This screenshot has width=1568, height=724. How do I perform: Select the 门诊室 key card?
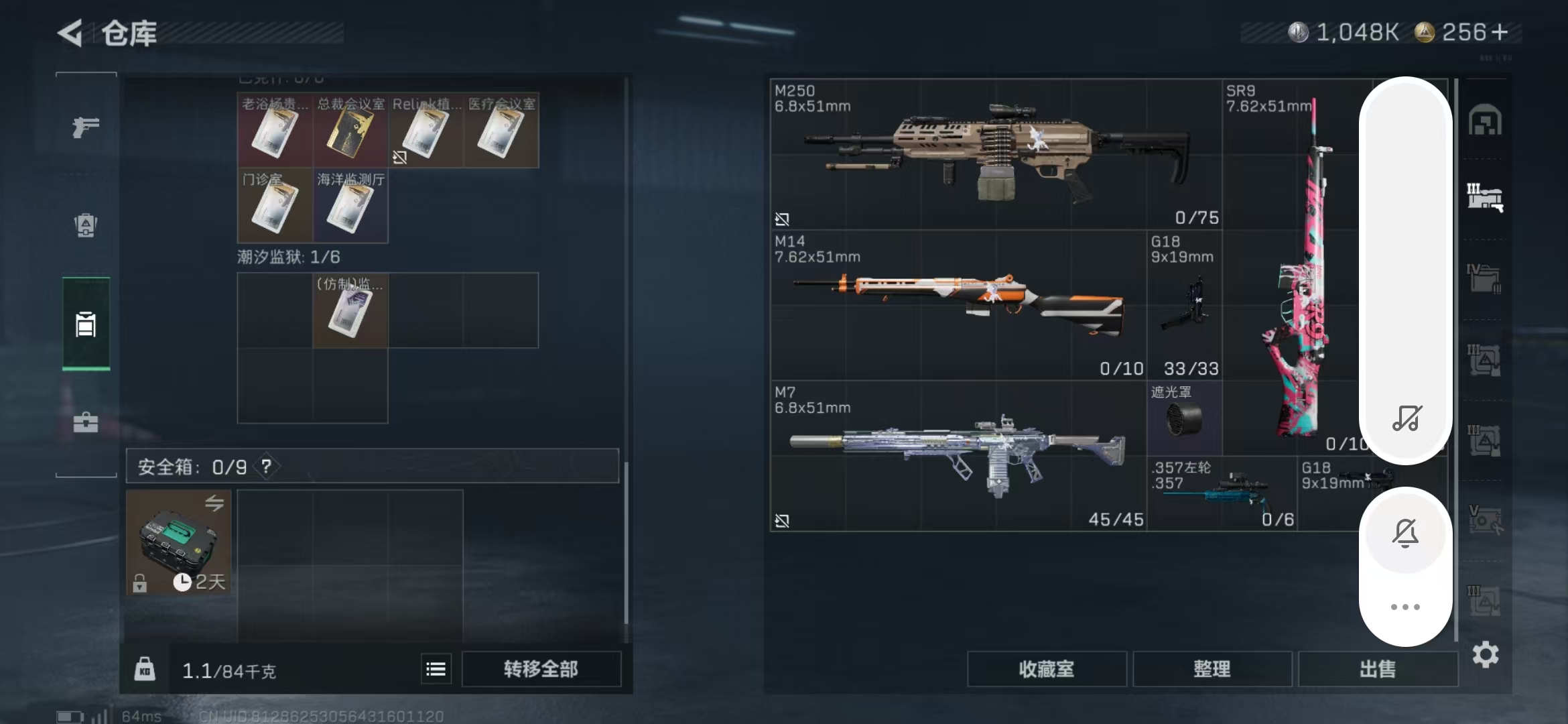[275, 207]
